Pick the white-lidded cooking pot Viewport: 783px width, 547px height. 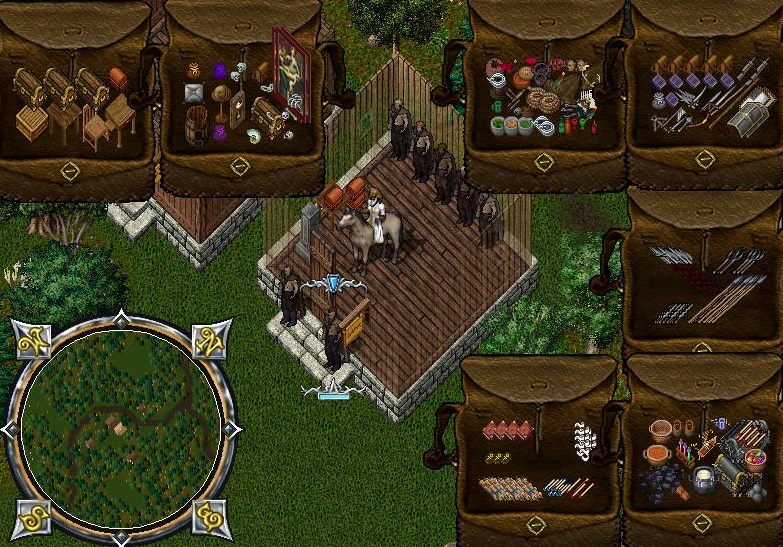[x=704, y=476]
